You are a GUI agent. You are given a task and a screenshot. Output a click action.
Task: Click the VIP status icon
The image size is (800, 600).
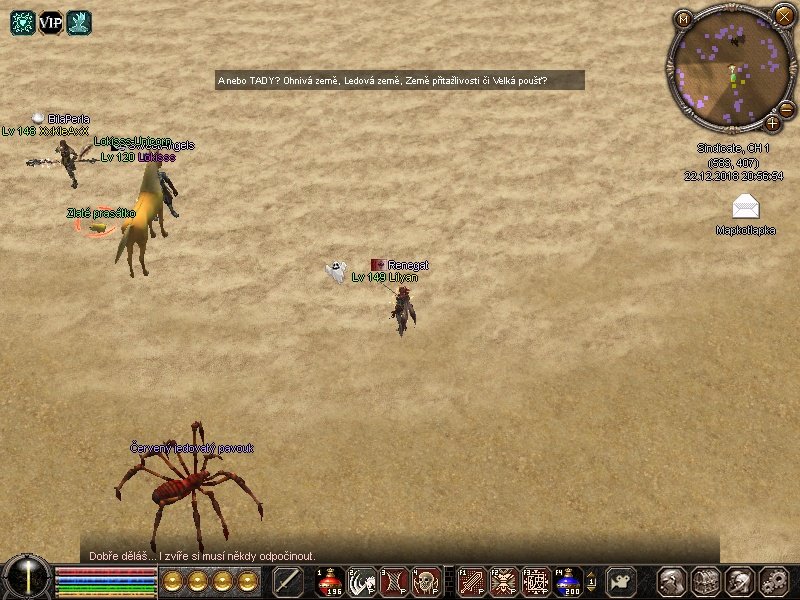click(x=51, y=22)
